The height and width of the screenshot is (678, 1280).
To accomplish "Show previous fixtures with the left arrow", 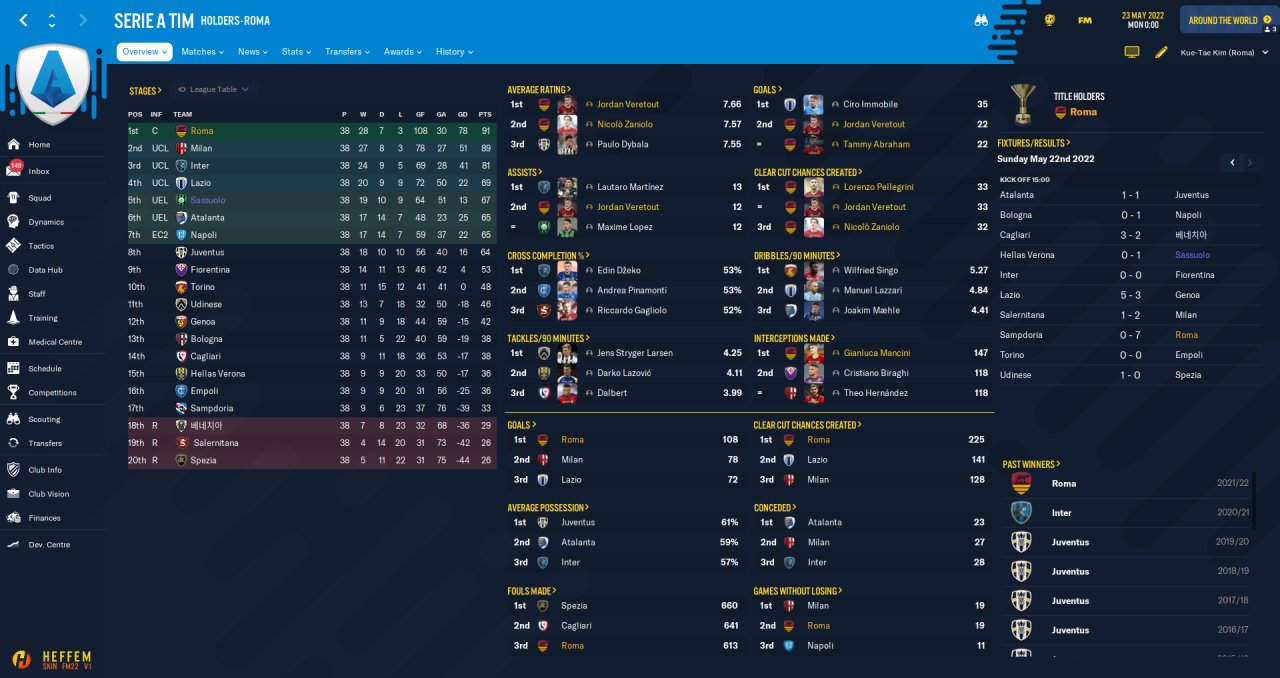I will (x=1233, y=162).
